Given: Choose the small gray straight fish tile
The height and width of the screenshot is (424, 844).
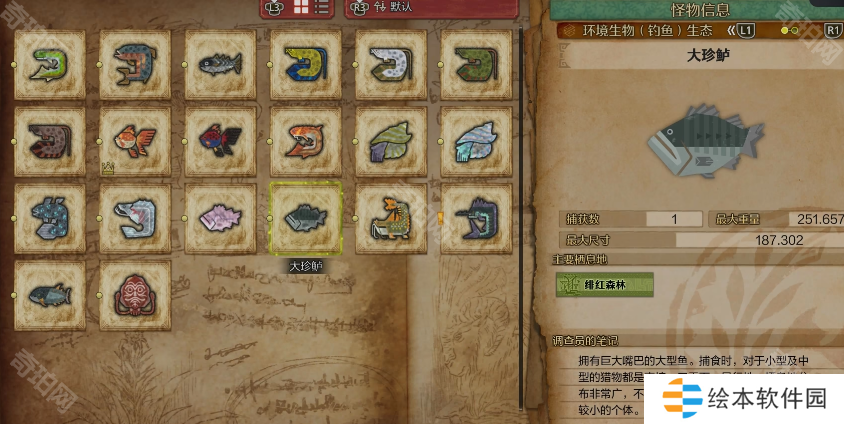Looking at the screenshot, I should point(220,64).
